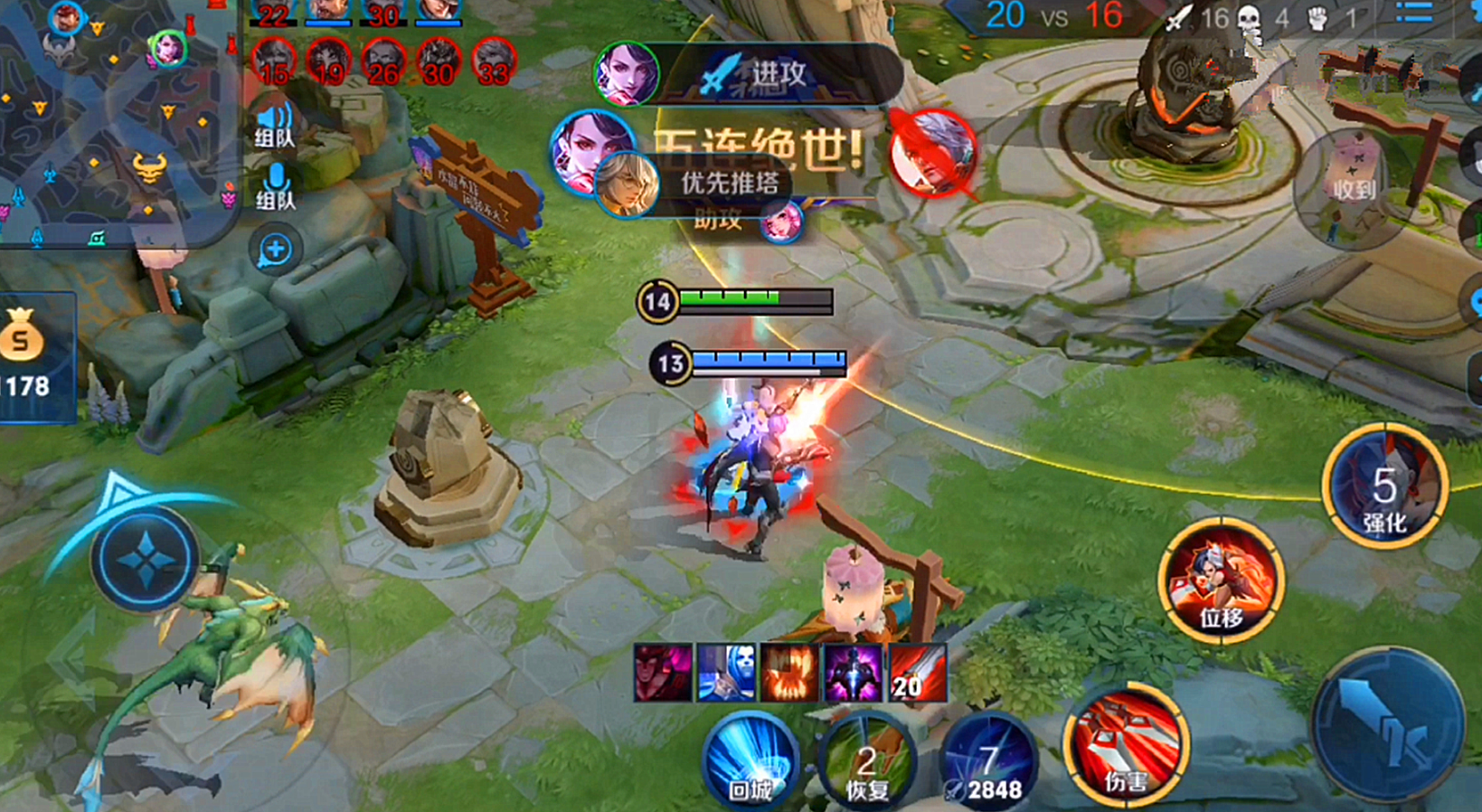The height and width of the screenshot is (812, 1482).
Task: Tap the blue movement joystick
Action: (145, 558)
